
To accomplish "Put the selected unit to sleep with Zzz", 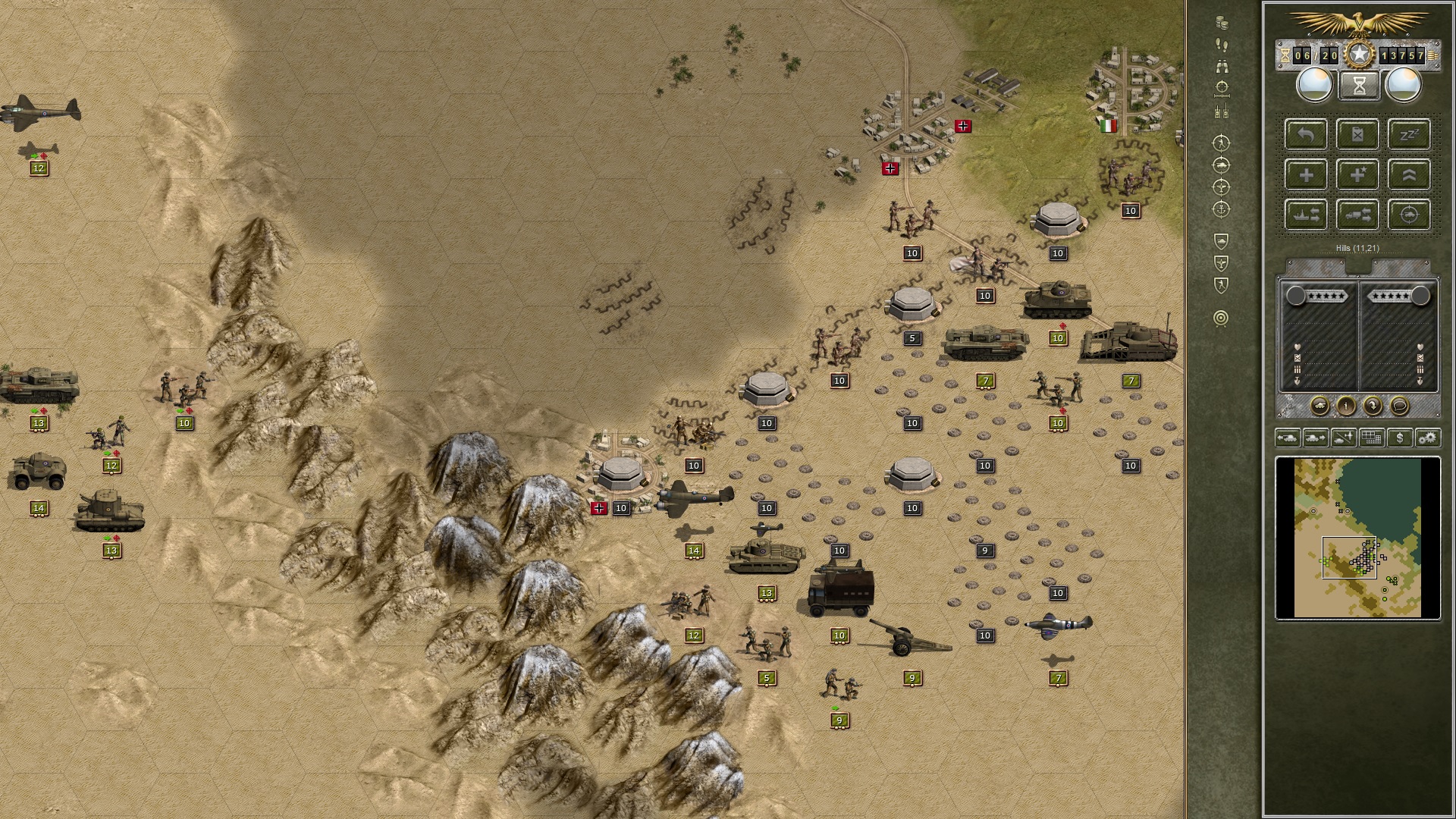I will (x=1409, y=135).
